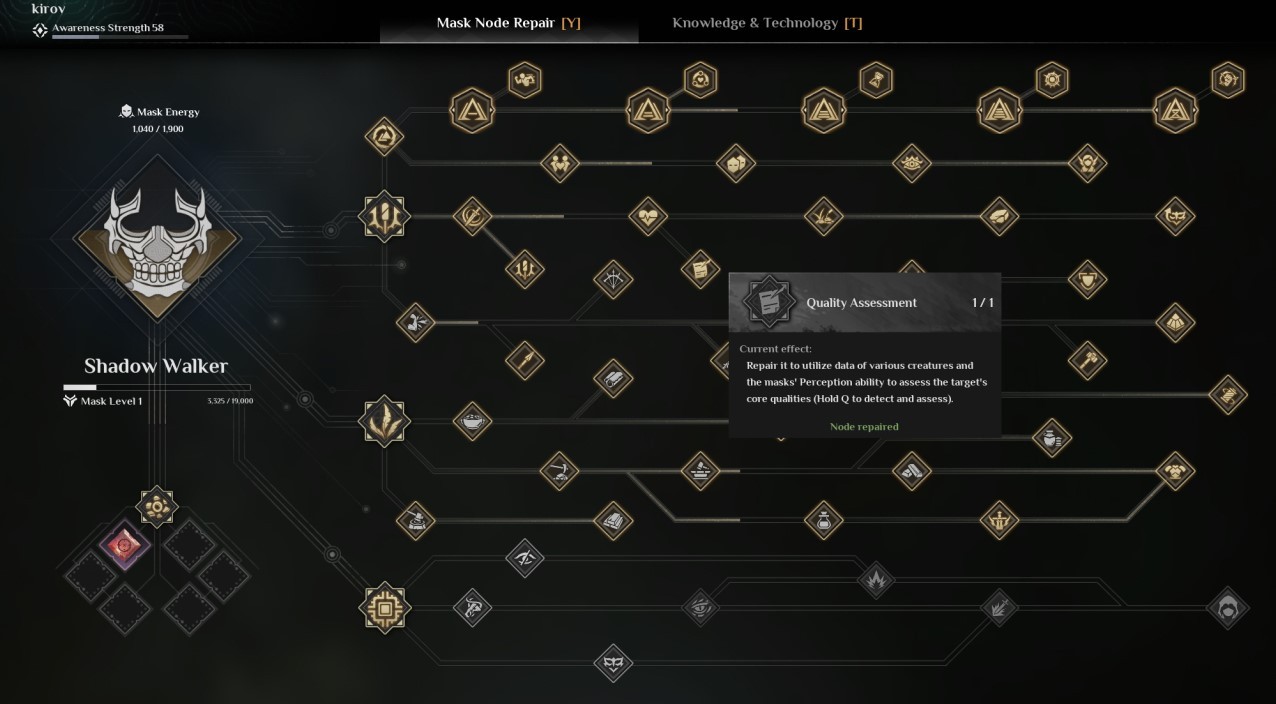1276x704 pixels.
Task: Click the hooded figure node
Action: (1227, 607)
